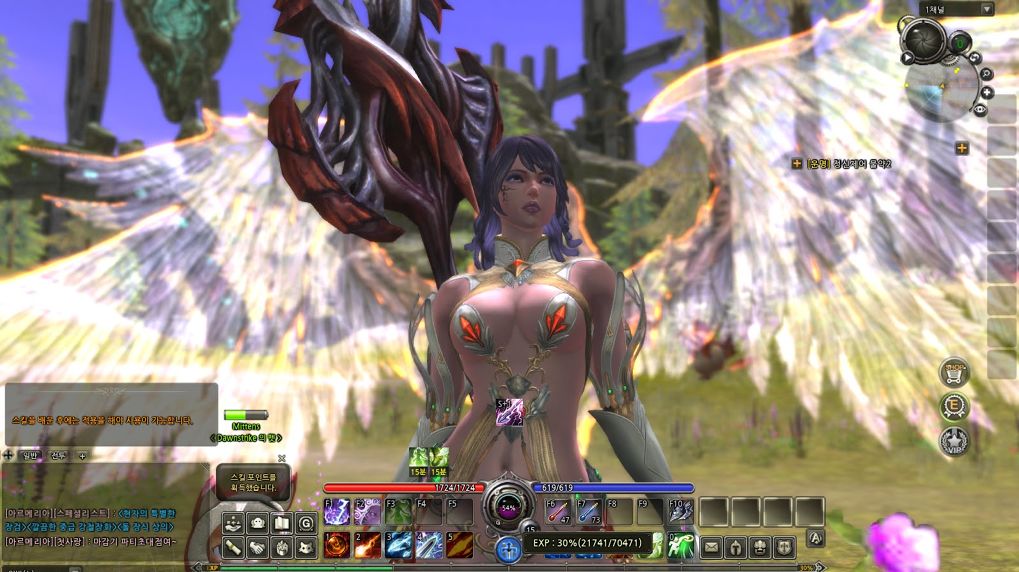Viewport: 1019px width, 572px height.
Task: Open the shopping cart cash shop
Action: point(954,372)
